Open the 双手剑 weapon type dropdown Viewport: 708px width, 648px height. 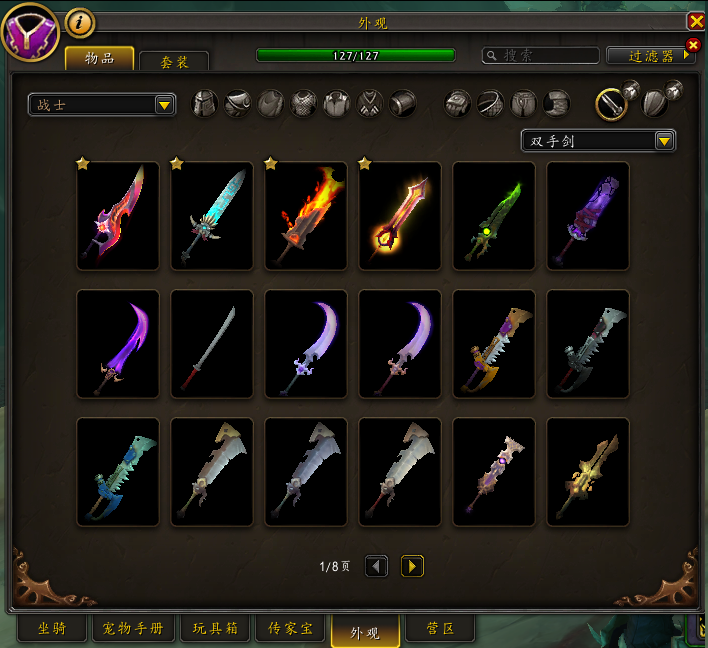pos(598,141)
